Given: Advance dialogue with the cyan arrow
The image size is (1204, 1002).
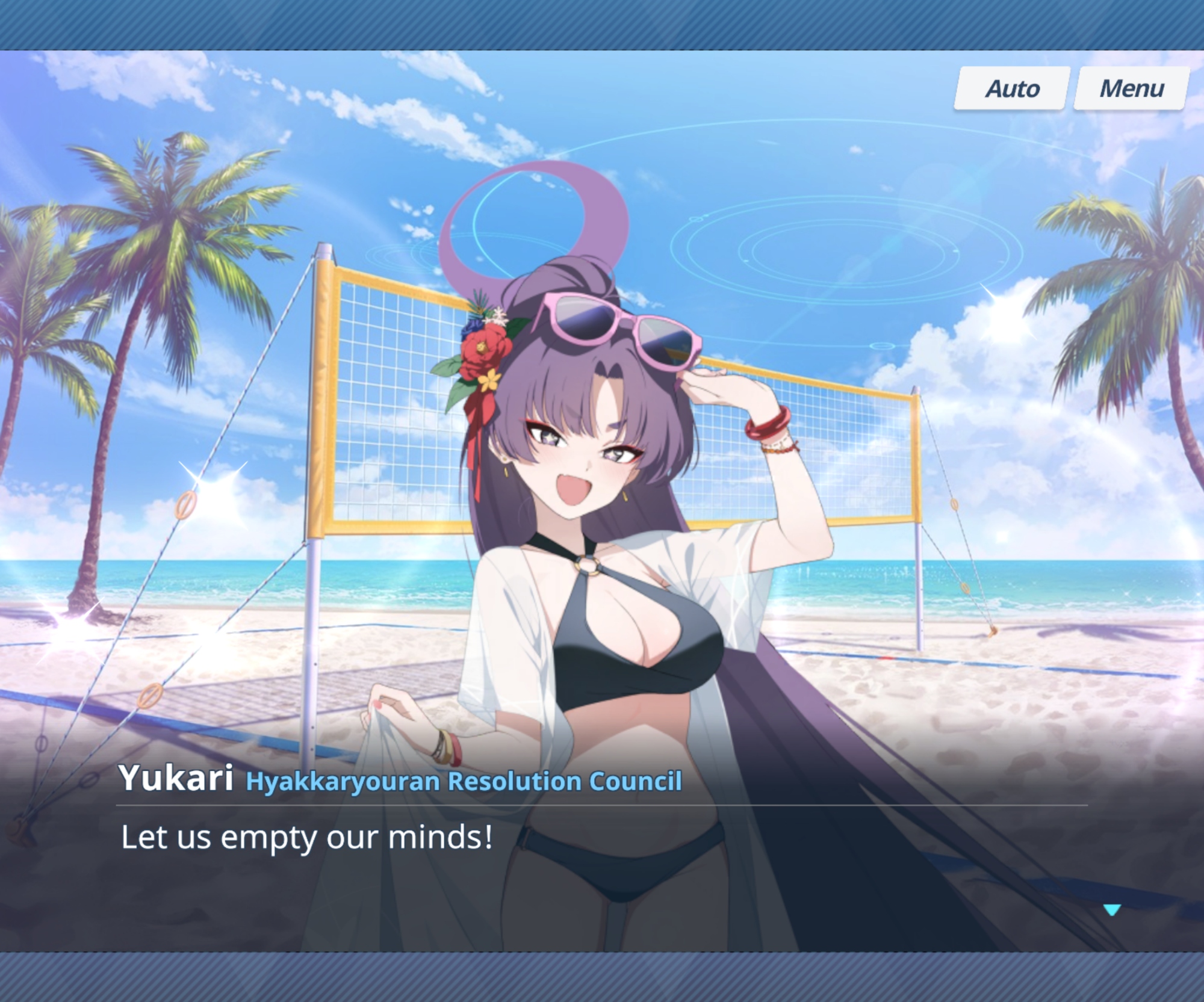Looking at the screenshot, I should coord(1112,910).
